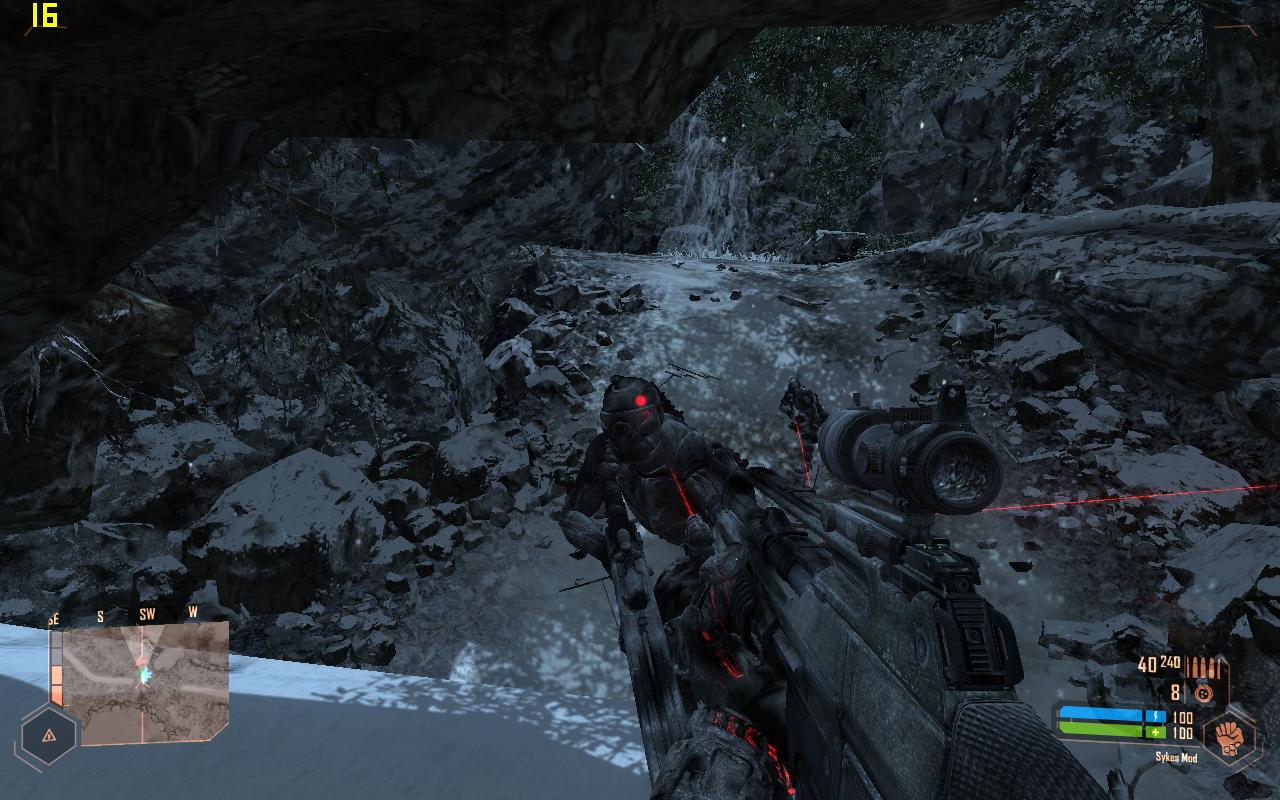The height and width of the screenshot is (800, 1280).
Task: Click the grenade icon on the HUD
Action: point(1204,691)
